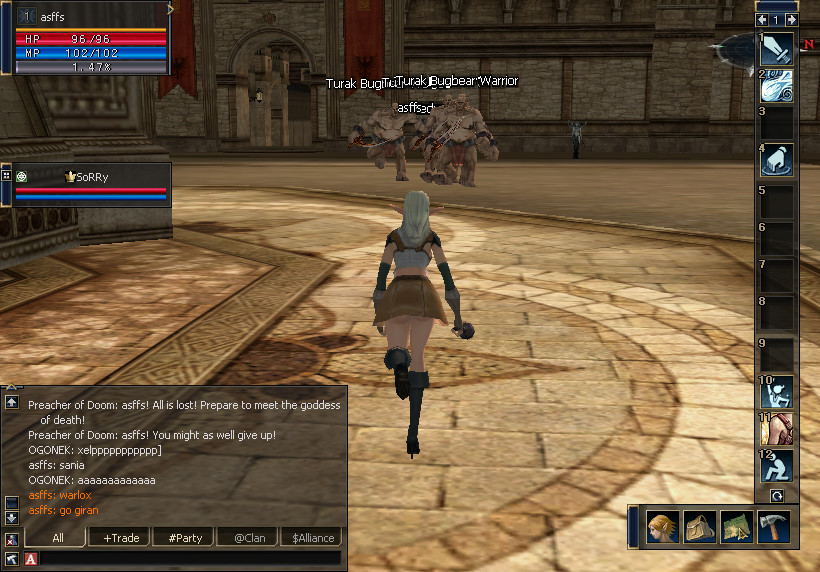Switch to the +Trade chat tab

121,538
